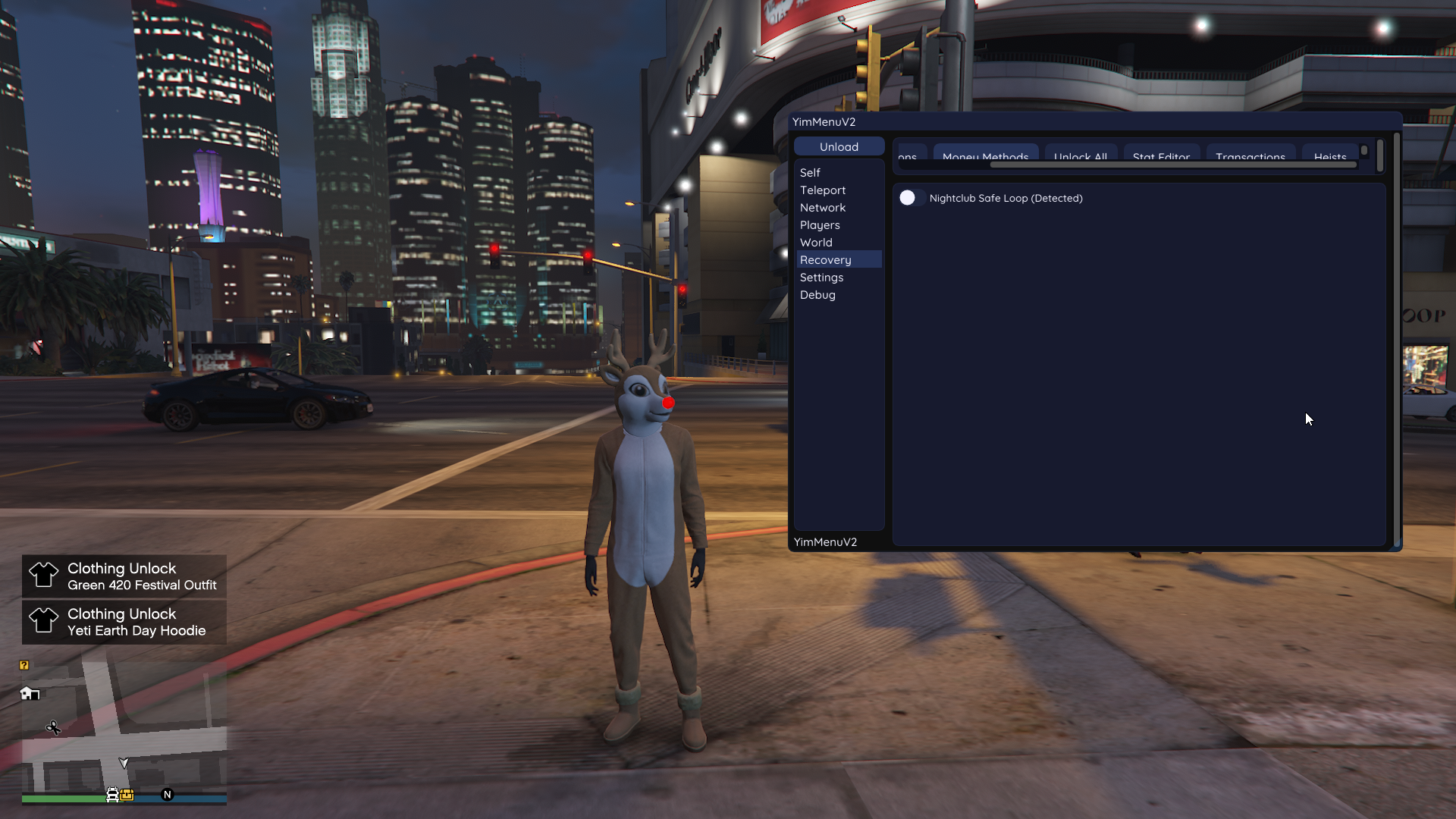
Task: Open the Stat Editor tab
Action: tap(1161, 157)
